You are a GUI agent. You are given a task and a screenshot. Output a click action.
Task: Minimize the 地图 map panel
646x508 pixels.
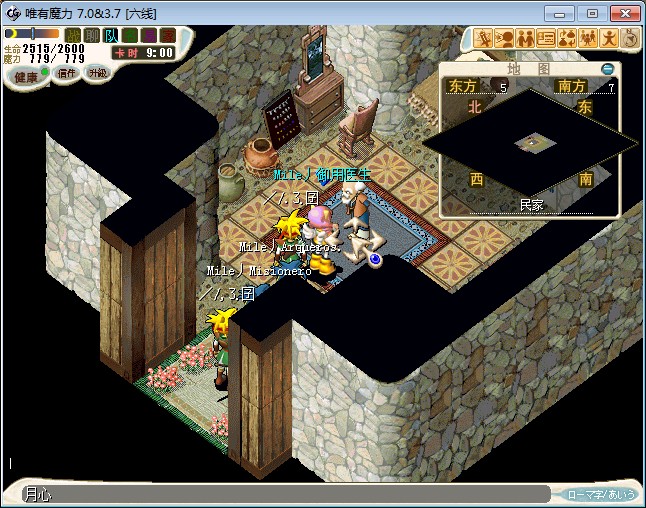coord(608,69)
